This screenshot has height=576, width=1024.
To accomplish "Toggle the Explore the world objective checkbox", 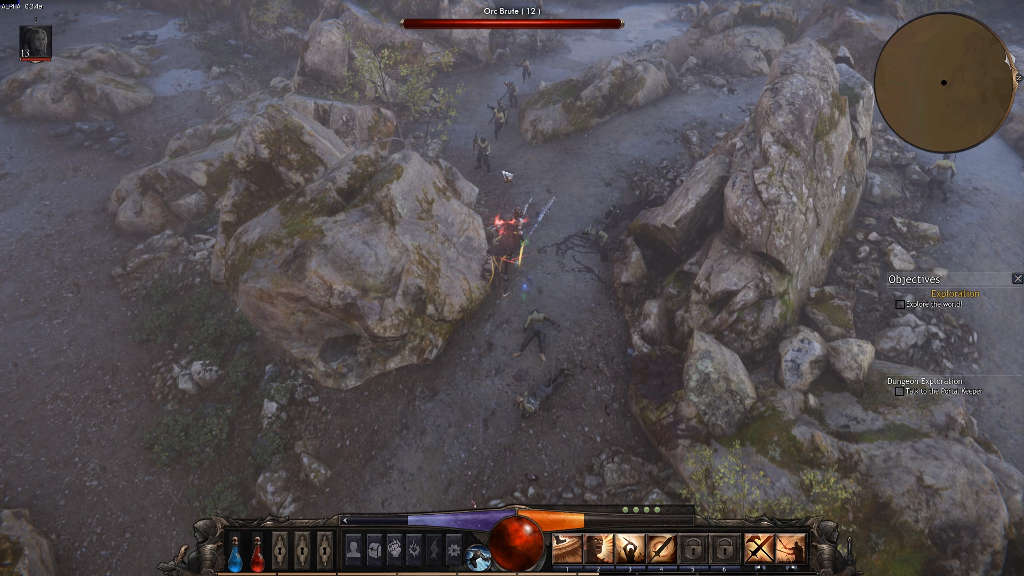I will tap(900, 304).
